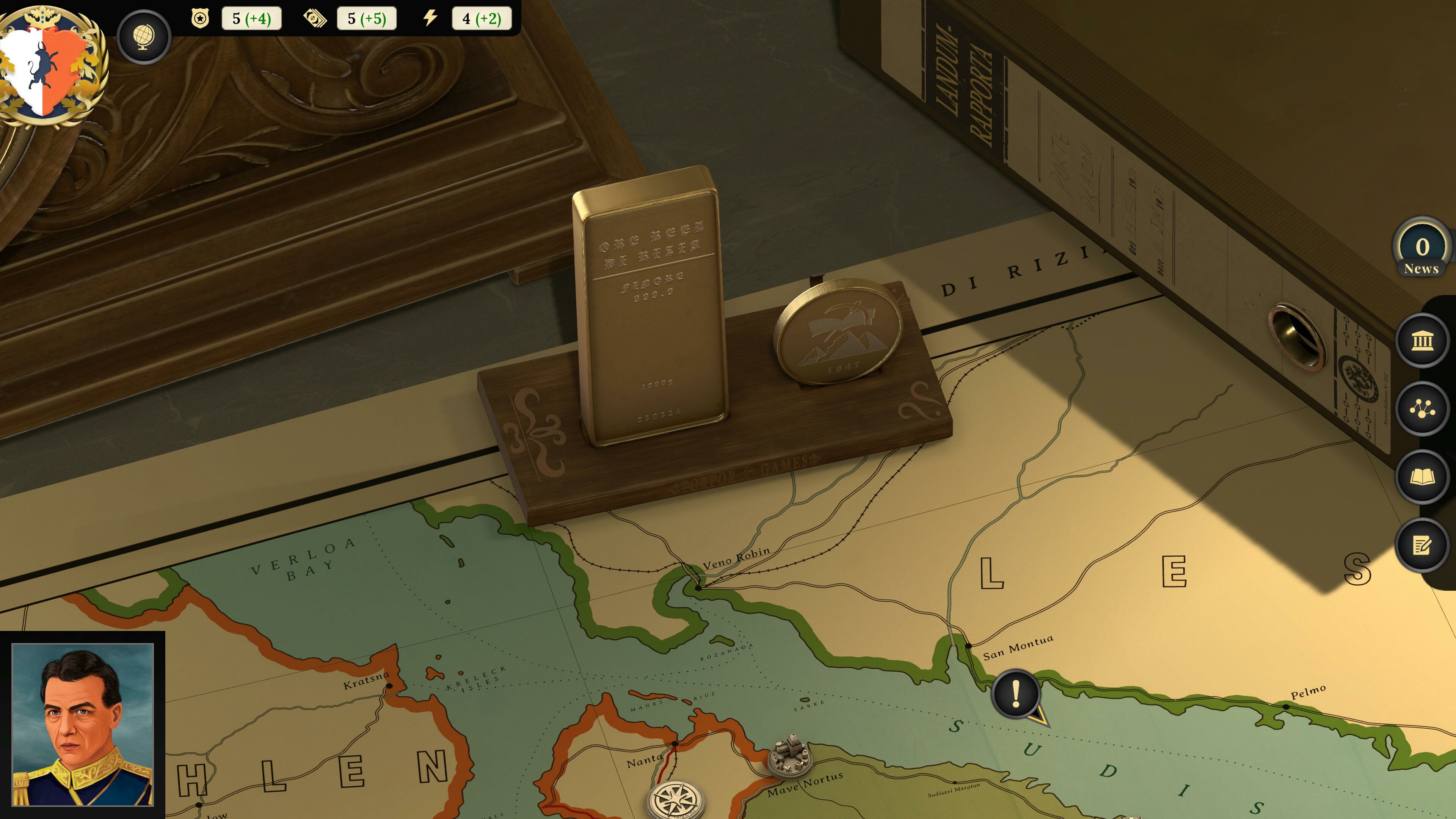Inspect the energy counter showing 4 (+2)
Image resolution: width=1456 pixels, height=819 pixels.
coord(481,19)
